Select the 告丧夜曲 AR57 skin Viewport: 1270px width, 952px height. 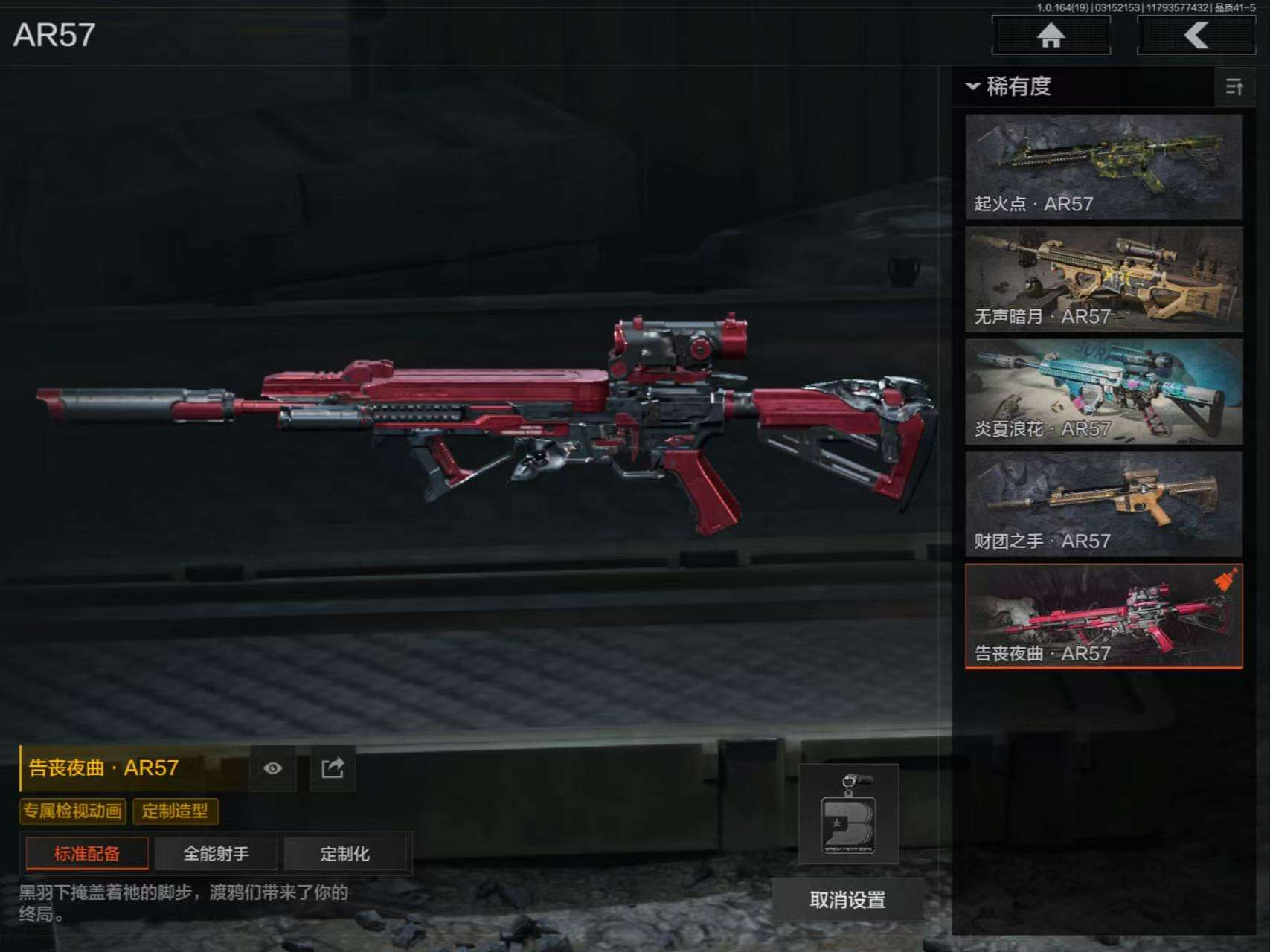pyautogui.click(x=1103, y=617)
